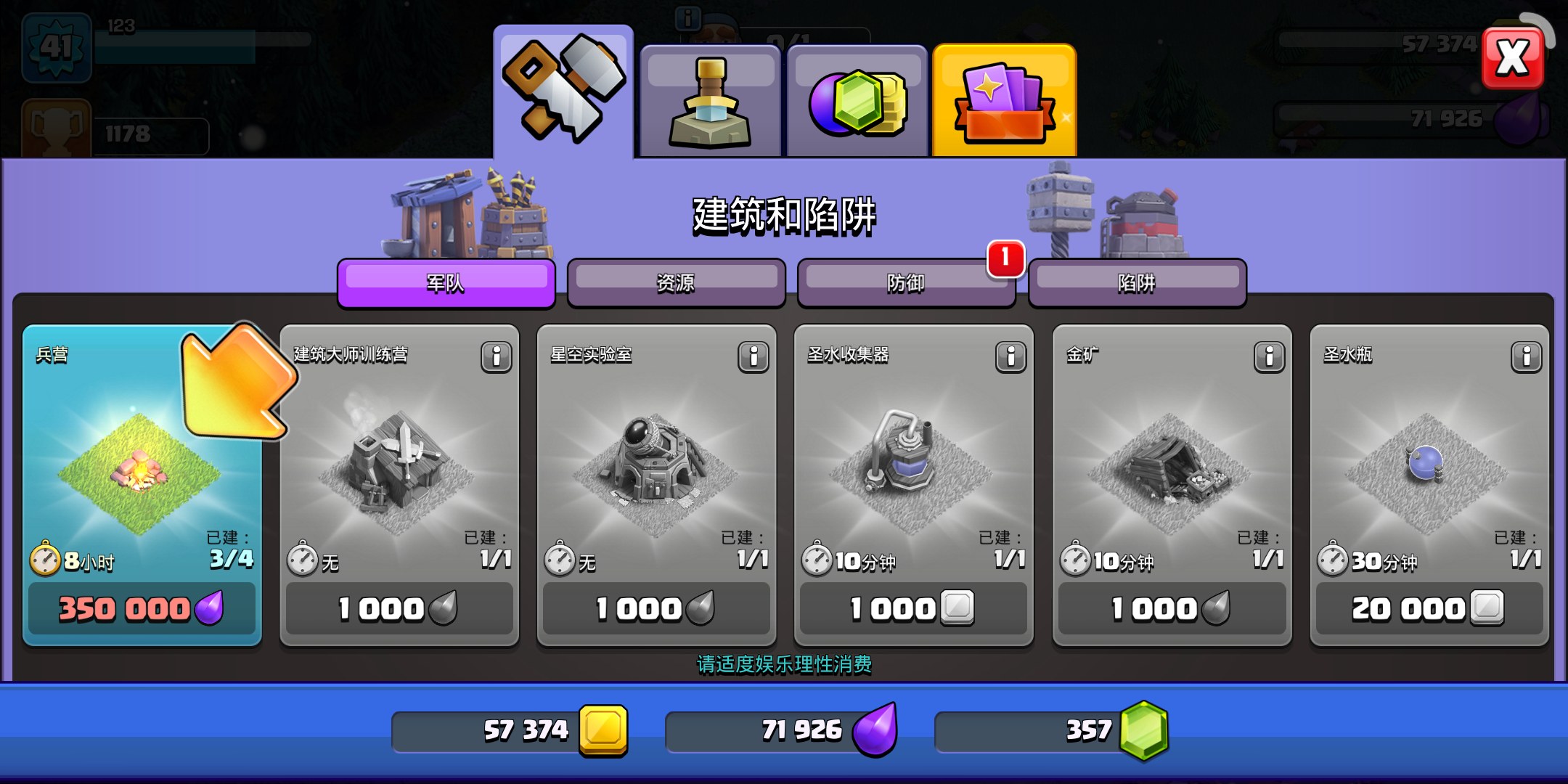Select the 军队 army tab

coord(446,282)
